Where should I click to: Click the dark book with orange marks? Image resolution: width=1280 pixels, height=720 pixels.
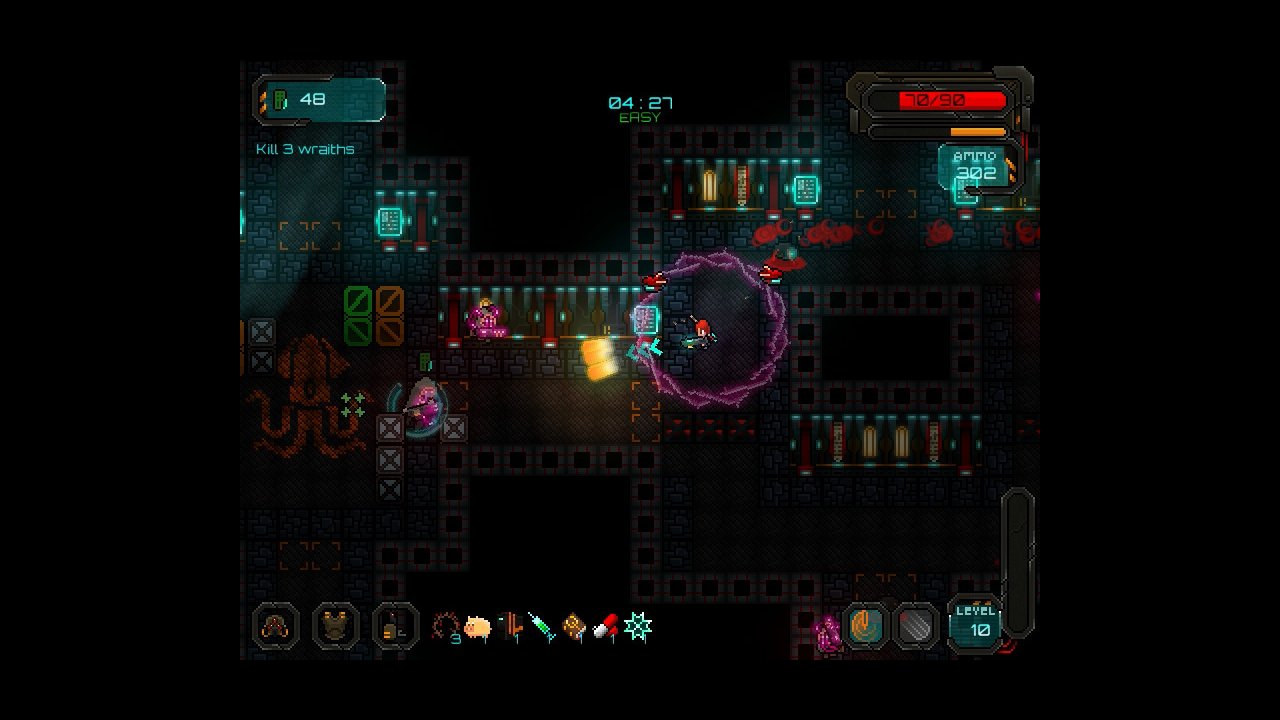(x=510, y=627)
